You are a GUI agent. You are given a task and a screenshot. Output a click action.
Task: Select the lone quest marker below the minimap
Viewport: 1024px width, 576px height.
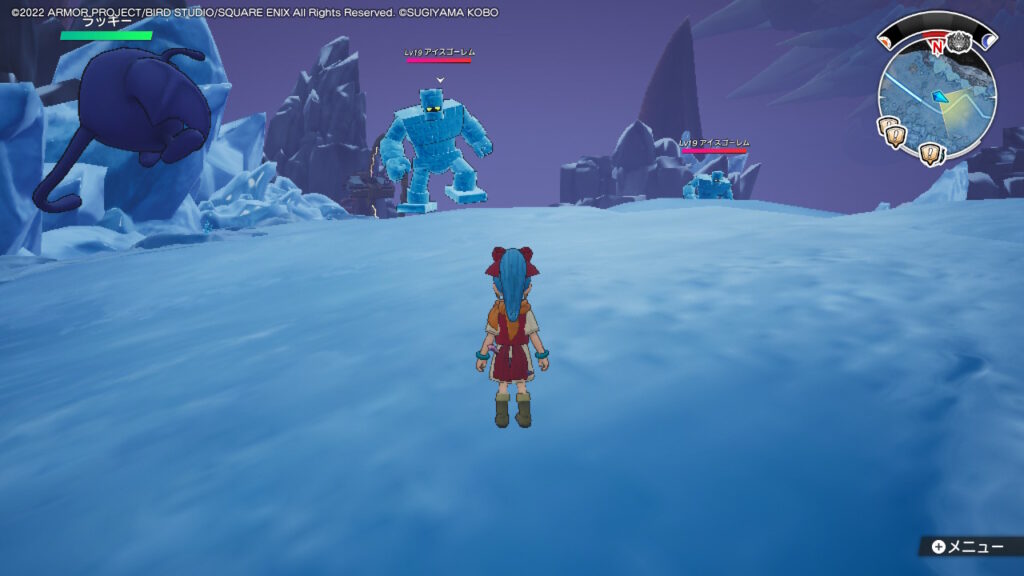(x=930, y=155)
